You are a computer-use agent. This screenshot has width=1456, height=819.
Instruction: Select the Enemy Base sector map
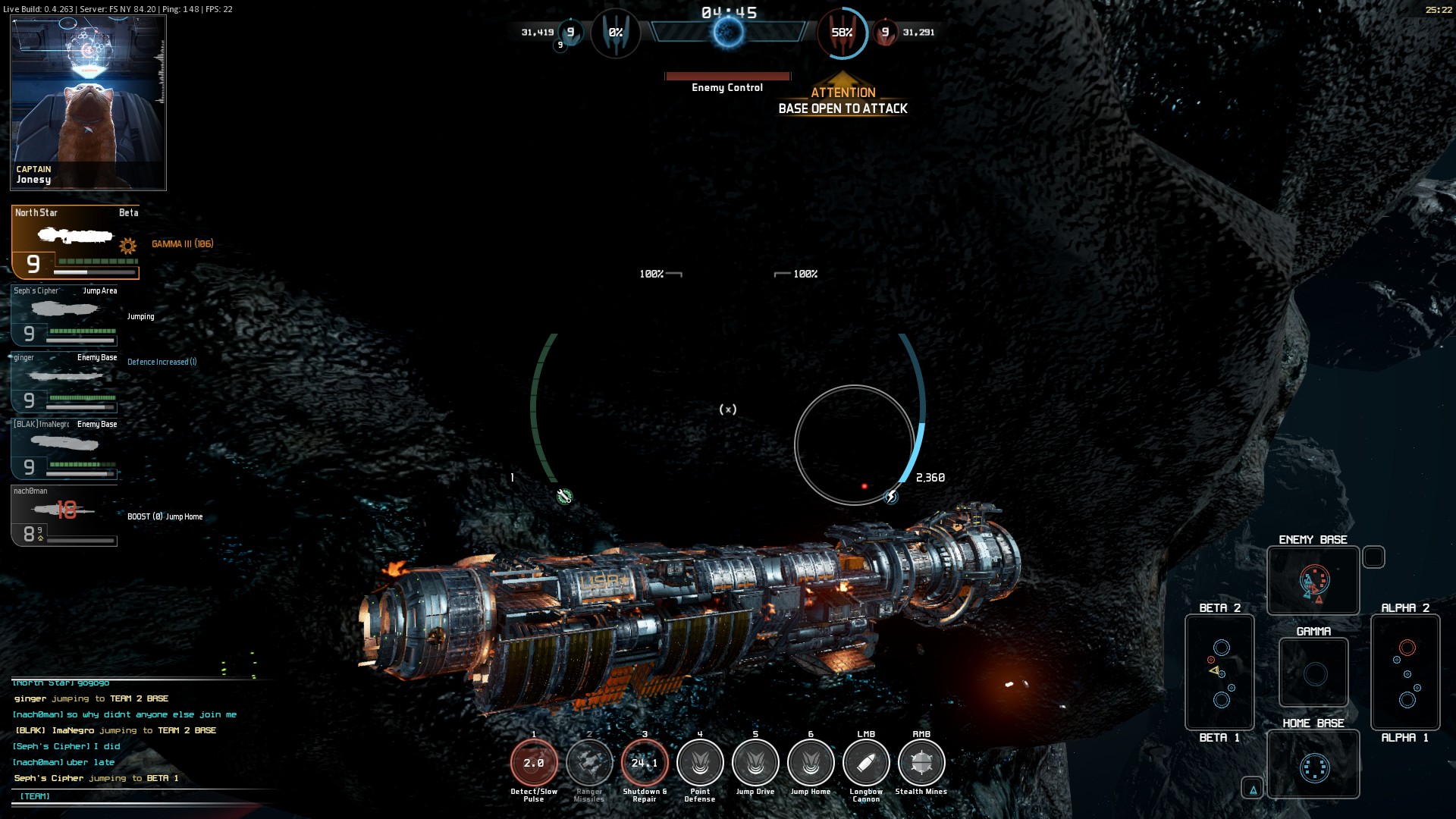pos(1313,581)
